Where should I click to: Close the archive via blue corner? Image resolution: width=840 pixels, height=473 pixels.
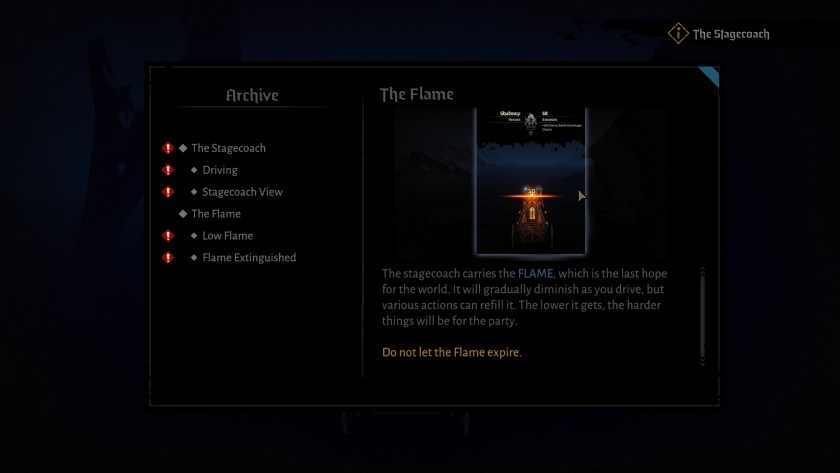(710, 74)
